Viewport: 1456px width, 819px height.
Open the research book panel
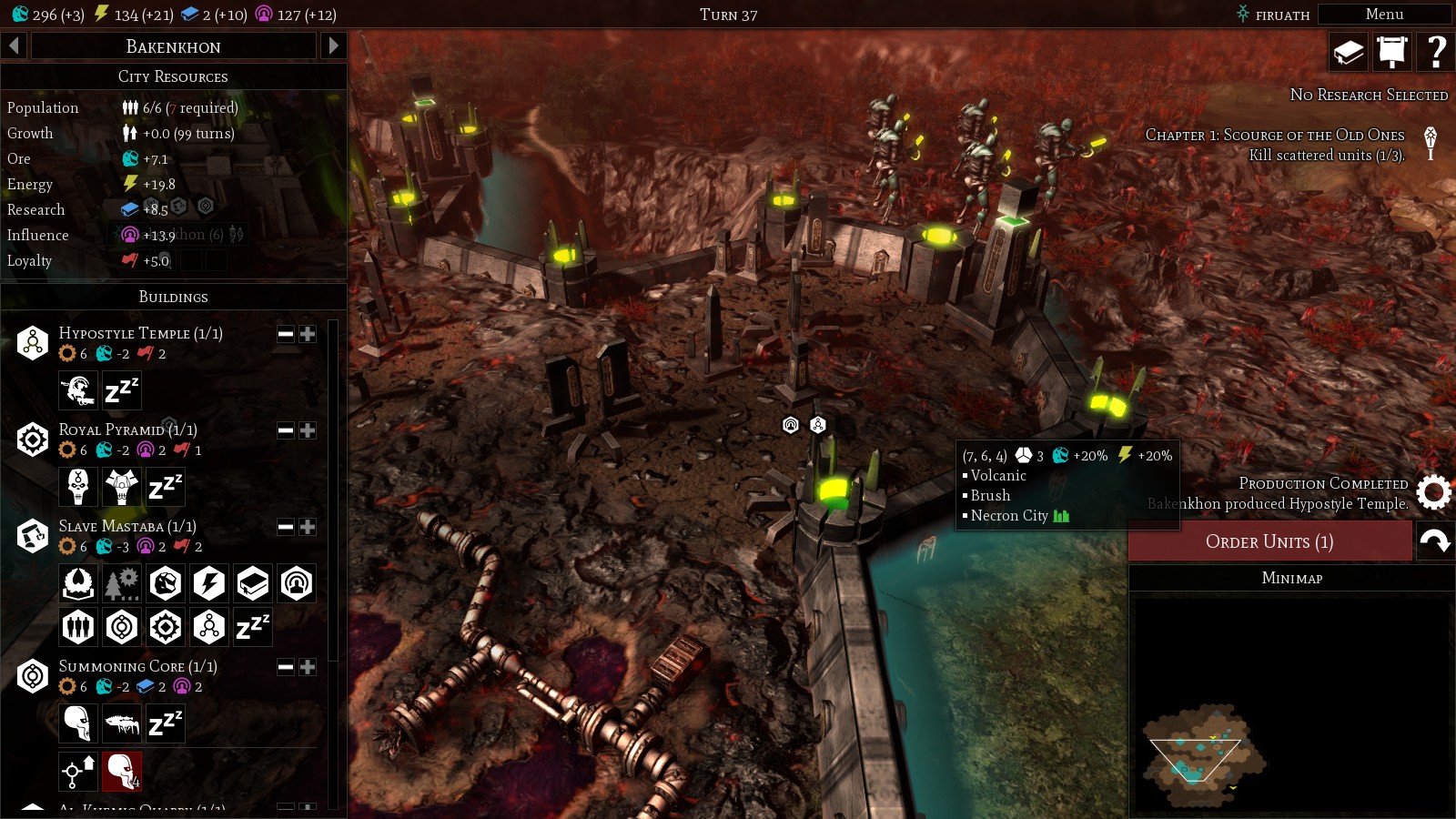[x=1348, y=52]
